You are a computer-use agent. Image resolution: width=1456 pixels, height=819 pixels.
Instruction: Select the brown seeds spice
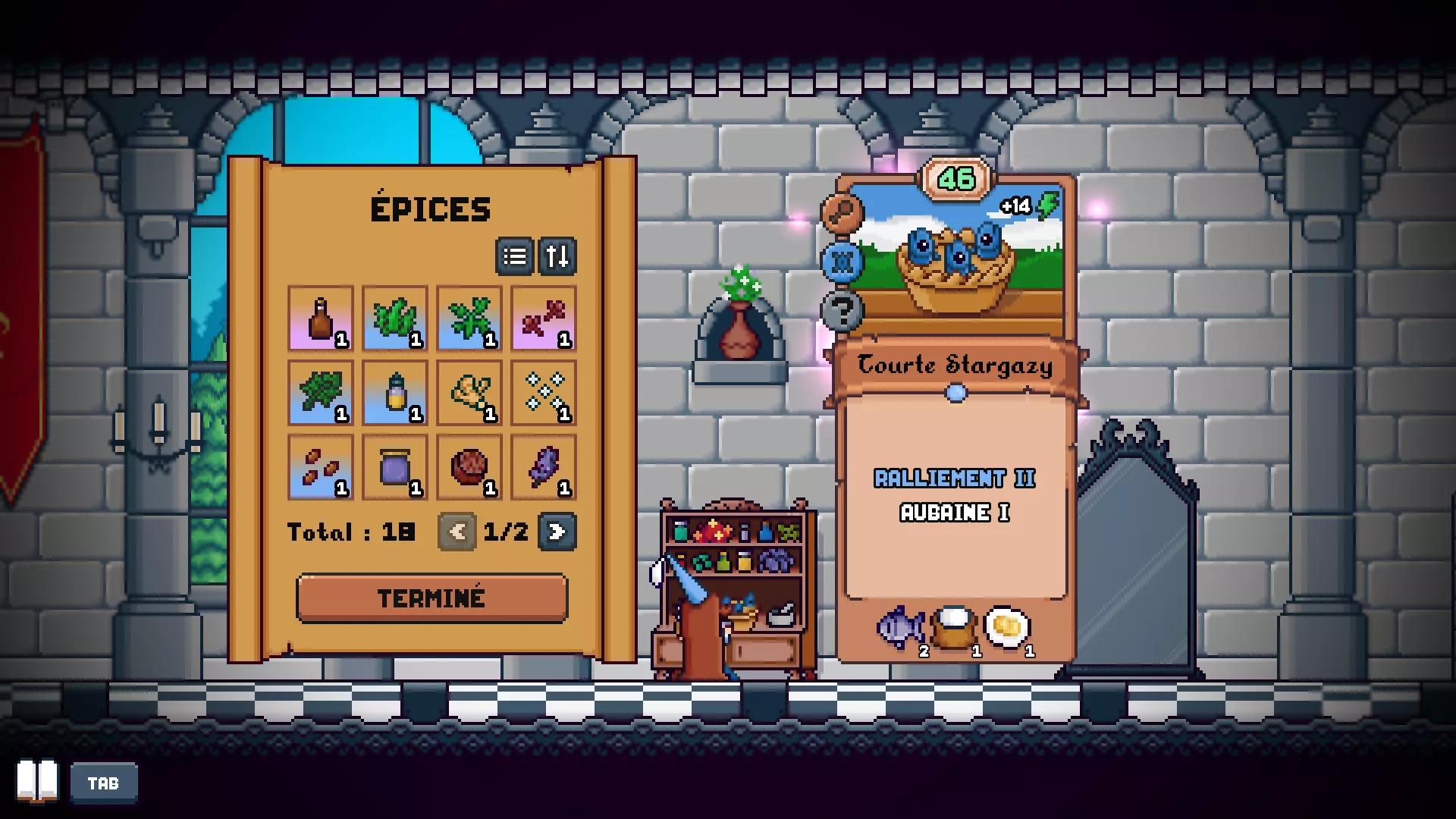[x=321, y=467]
